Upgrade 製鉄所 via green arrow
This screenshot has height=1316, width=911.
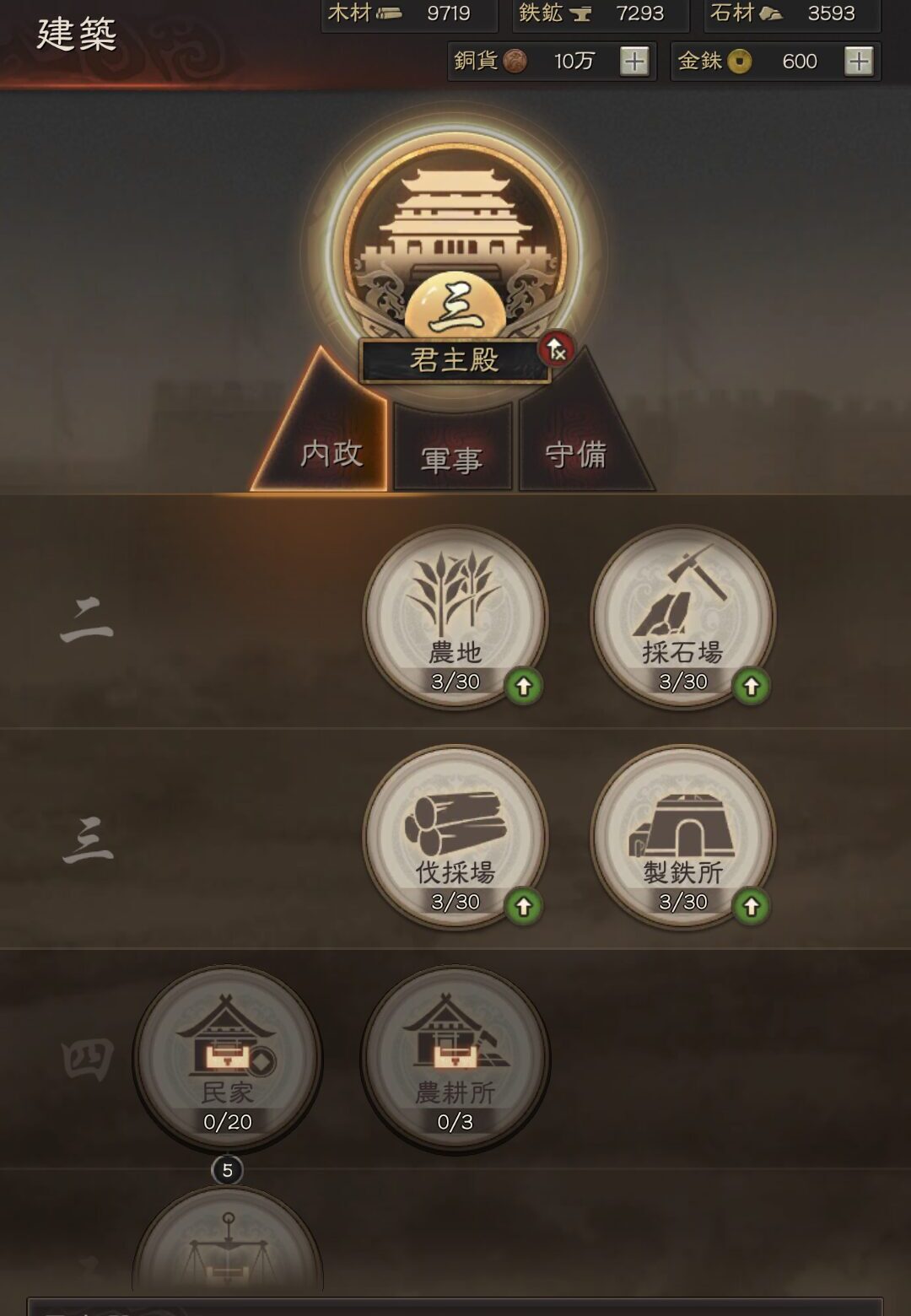(751, 907)
